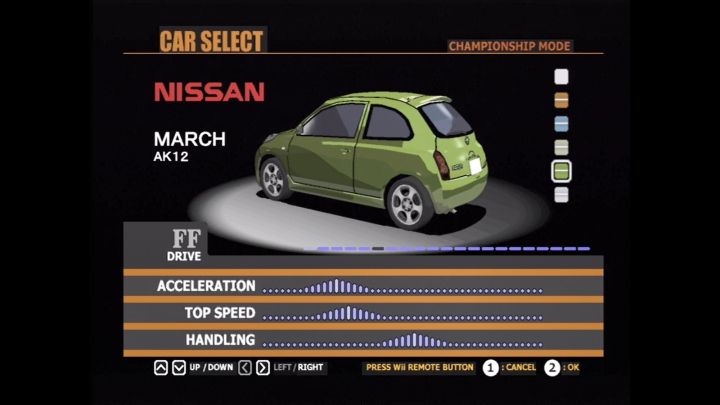Viewport: 720px width, 405px height.
Task: Choose the silver-gray car color swatch
Action: click(561, 195)
